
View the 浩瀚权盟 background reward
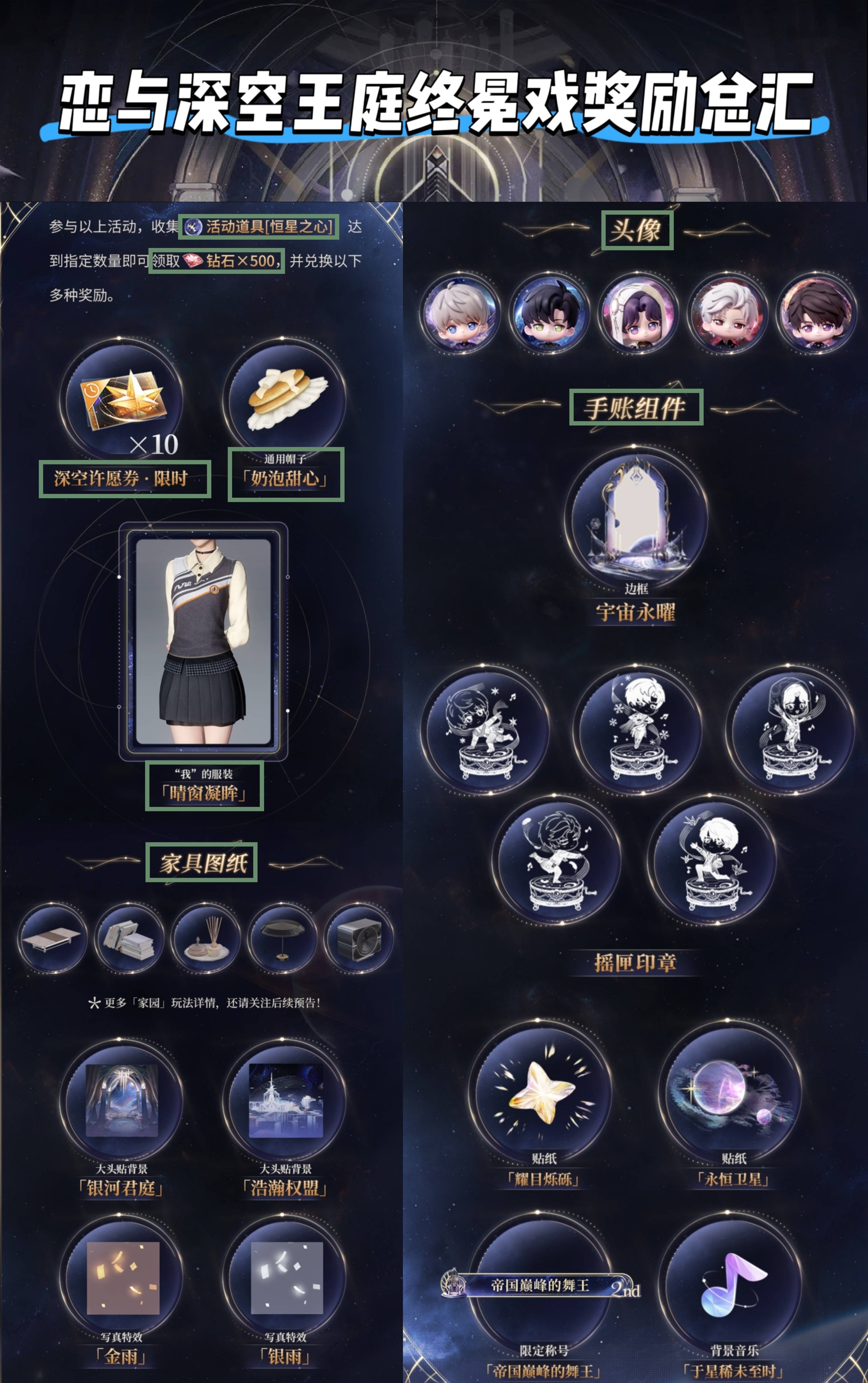(286, 1101)
